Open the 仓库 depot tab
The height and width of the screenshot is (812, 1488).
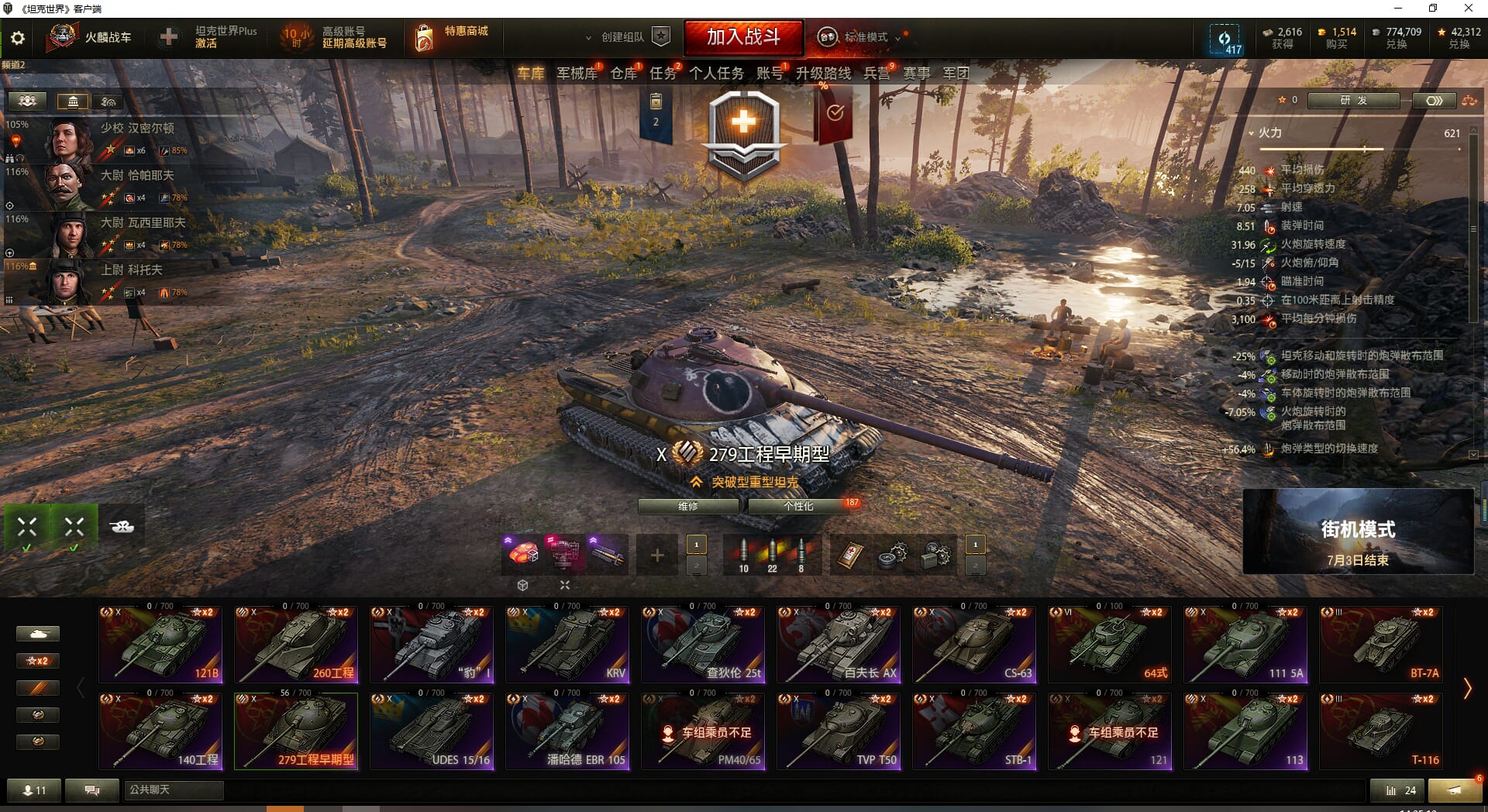(623, 74)
